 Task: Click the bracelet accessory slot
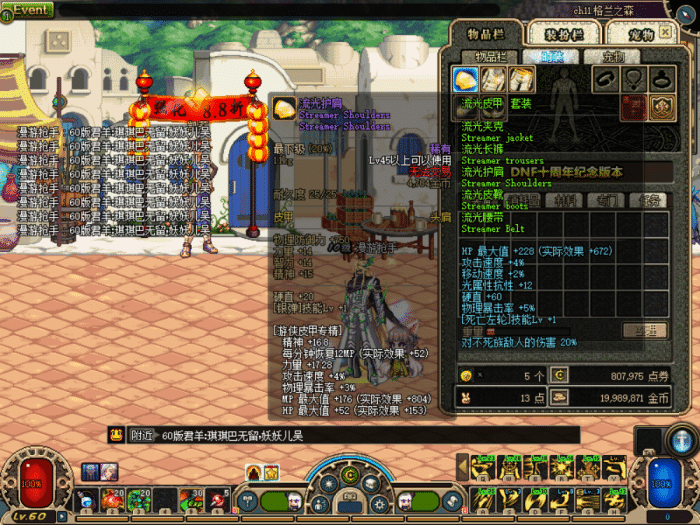606,79
